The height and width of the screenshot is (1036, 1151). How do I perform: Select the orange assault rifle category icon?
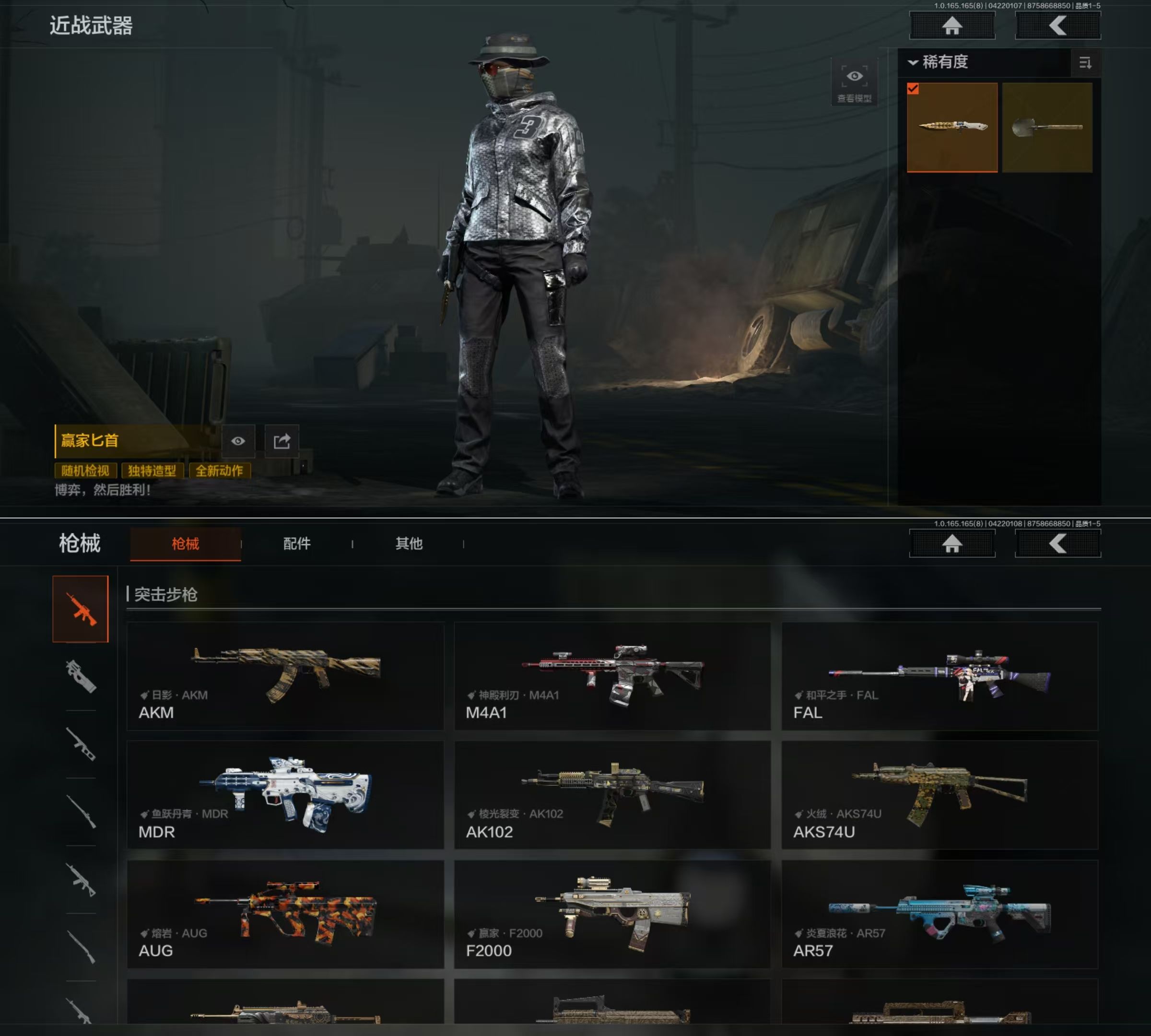coord(80,609)
